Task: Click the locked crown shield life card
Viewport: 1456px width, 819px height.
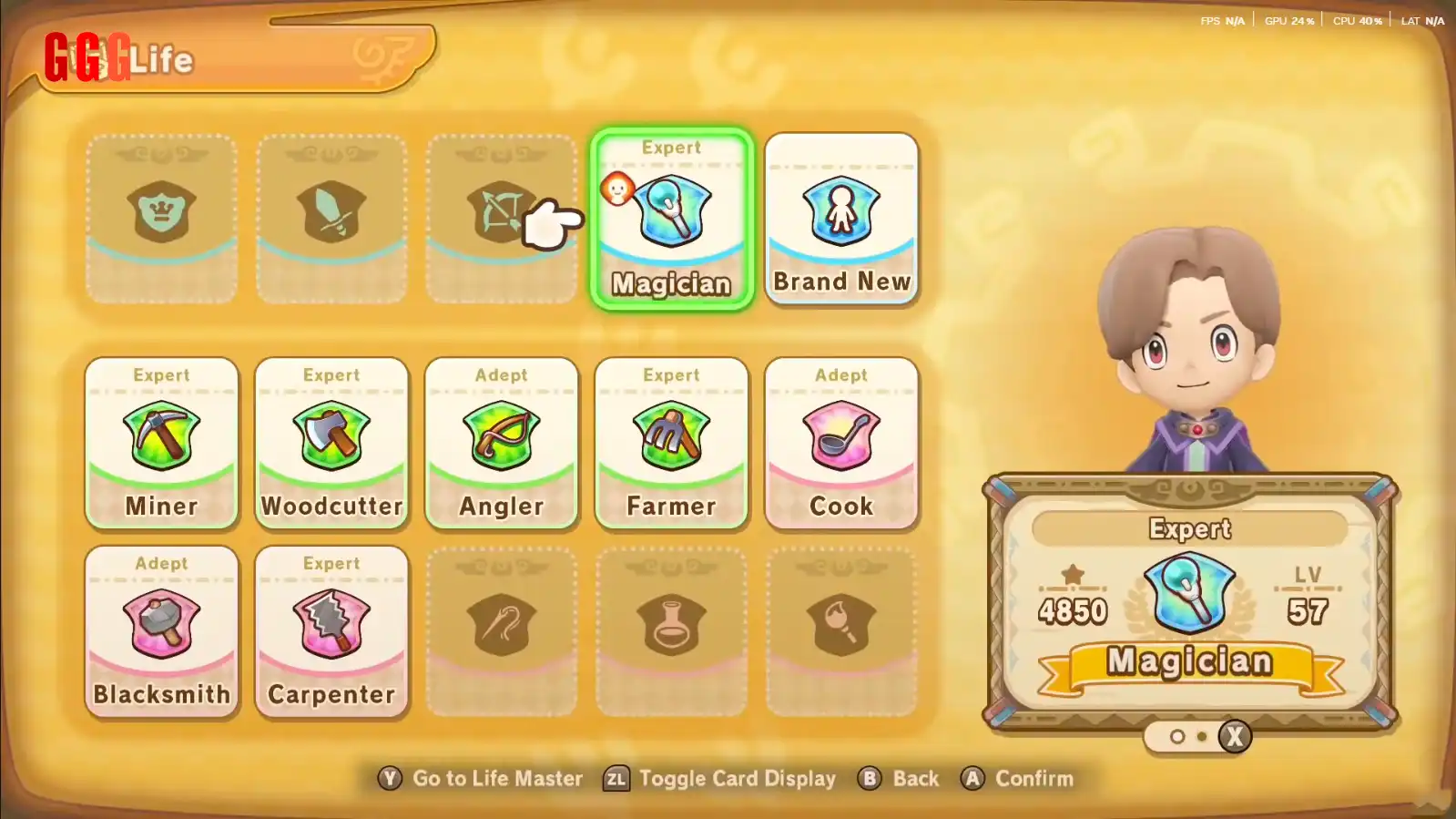Action: pos(162,219)
